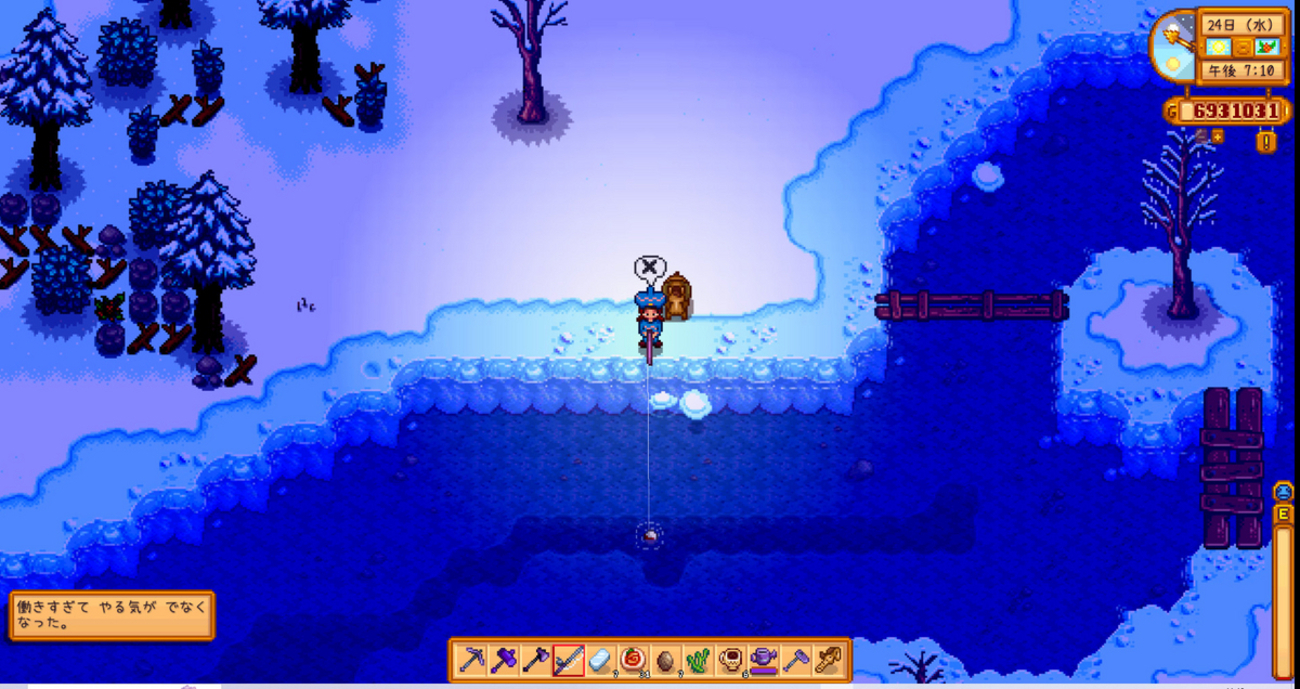1300x689 pixels.
Task: Select the coffee cup in the hotbar
Action: pyautogui.click(x=731, y=660)
